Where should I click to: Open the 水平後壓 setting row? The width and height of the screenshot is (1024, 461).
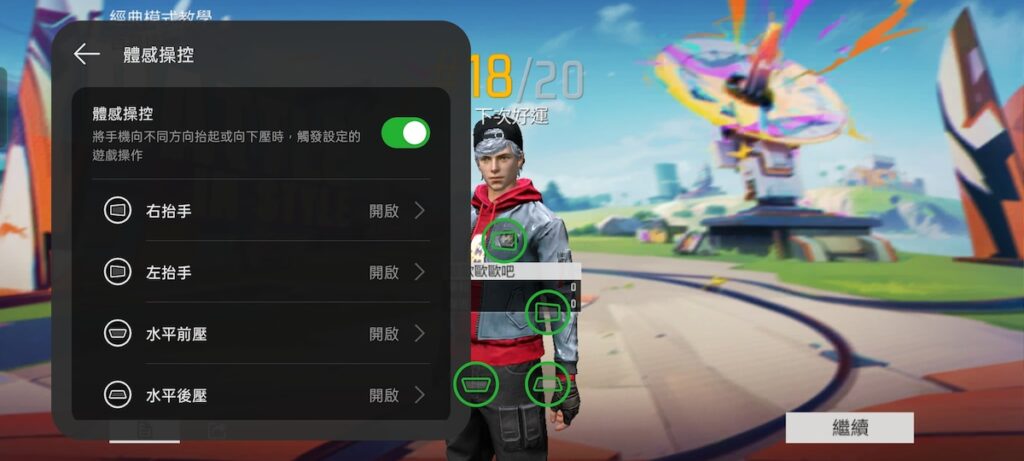(265, 395)
